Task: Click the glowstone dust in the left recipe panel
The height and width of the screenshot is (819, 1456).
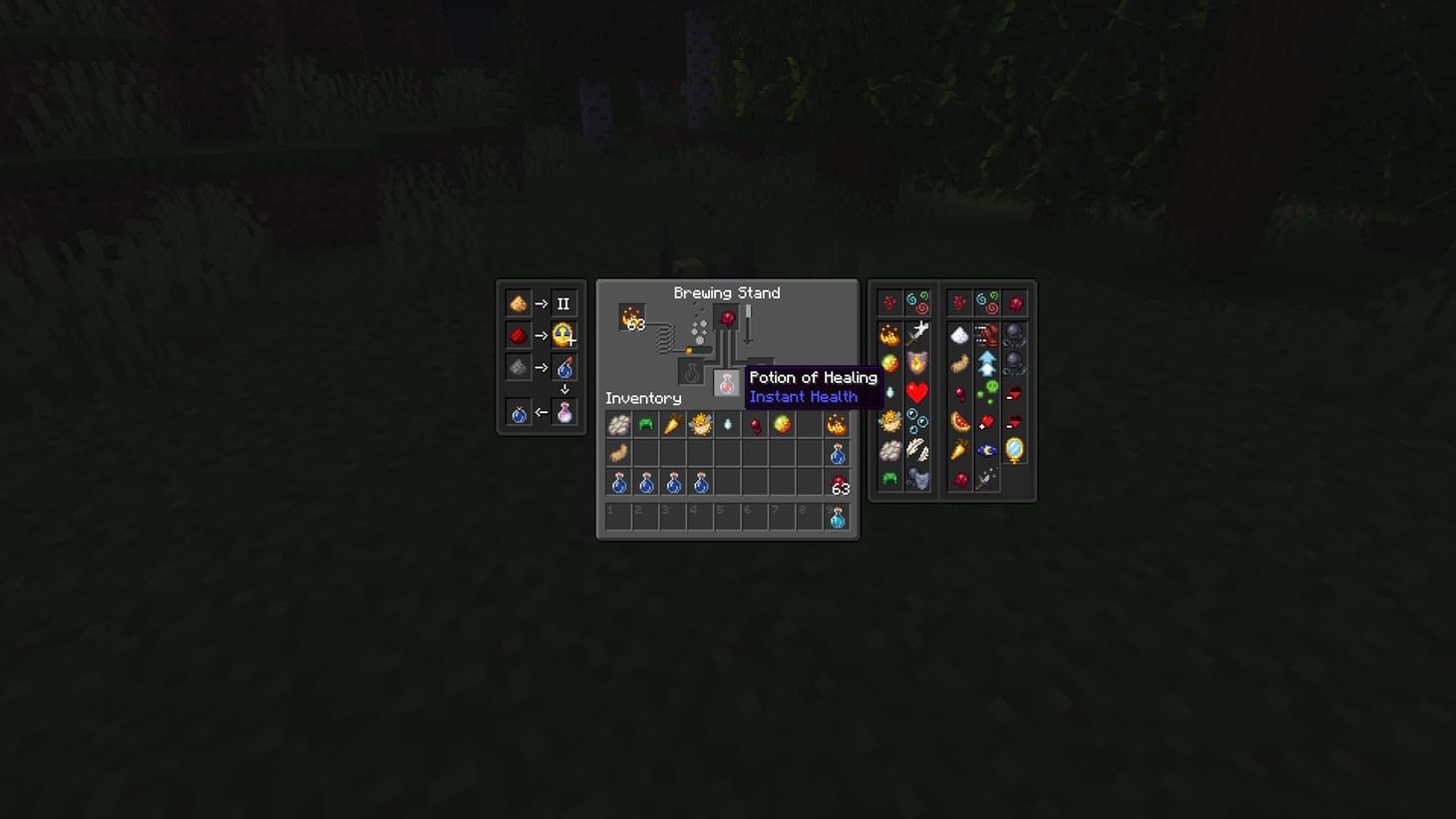Action: [x=519, y=303]
